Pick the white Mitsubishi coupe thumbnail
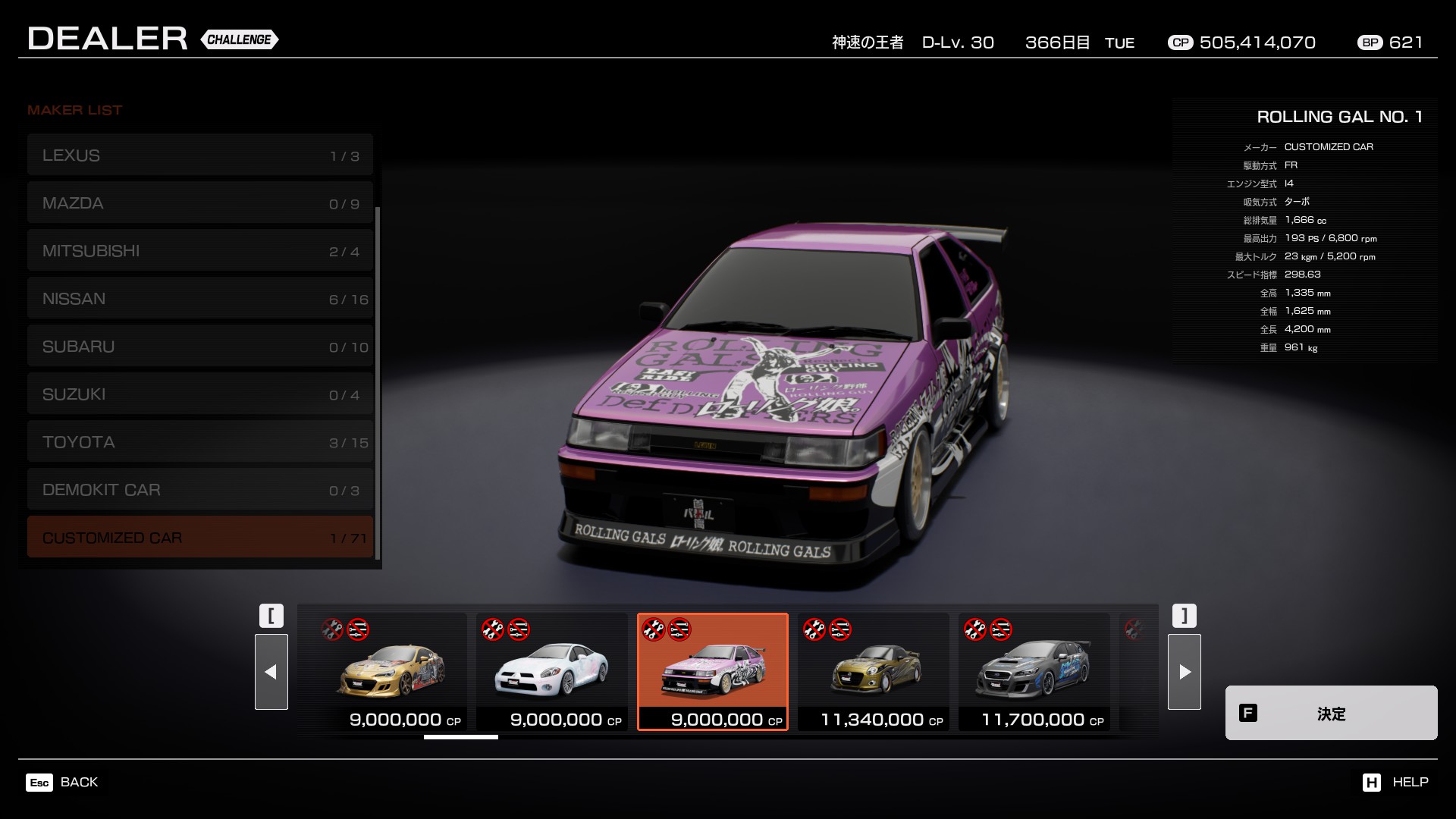Screen dimensions: 1456x819 (x=552, y=672)
